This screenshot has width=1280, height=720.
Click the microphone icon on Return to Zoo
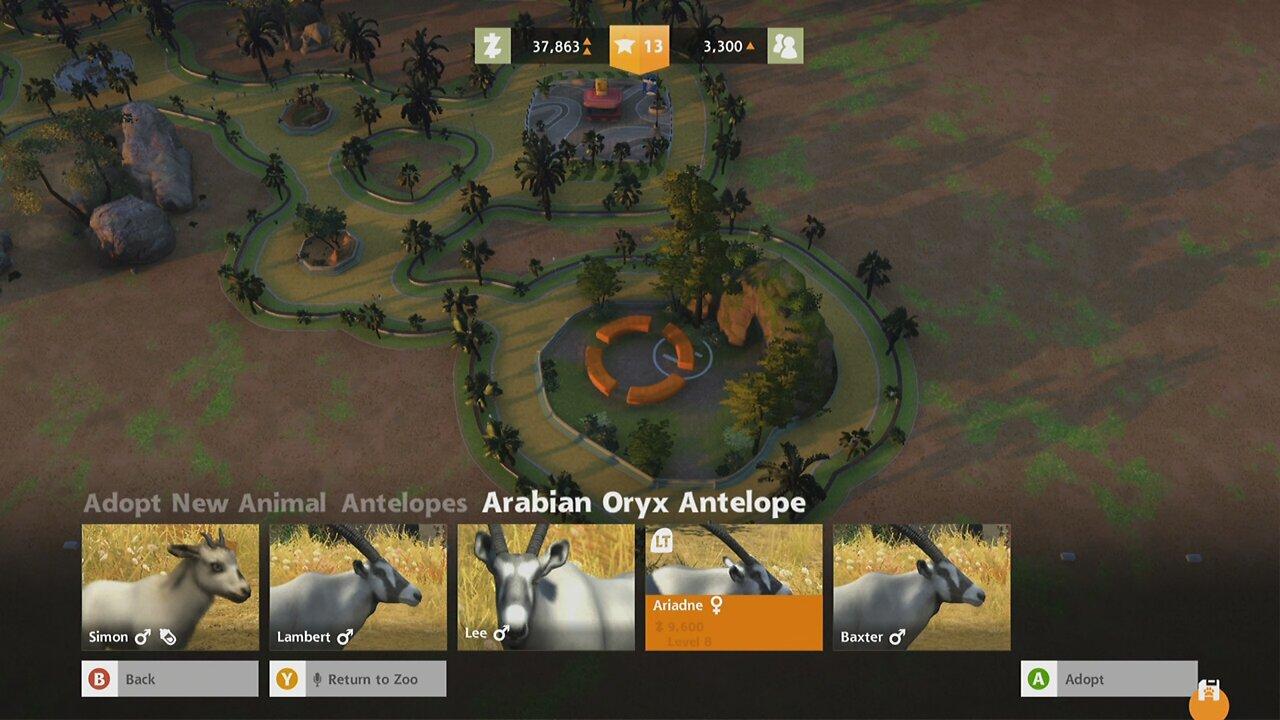(316, 678)
